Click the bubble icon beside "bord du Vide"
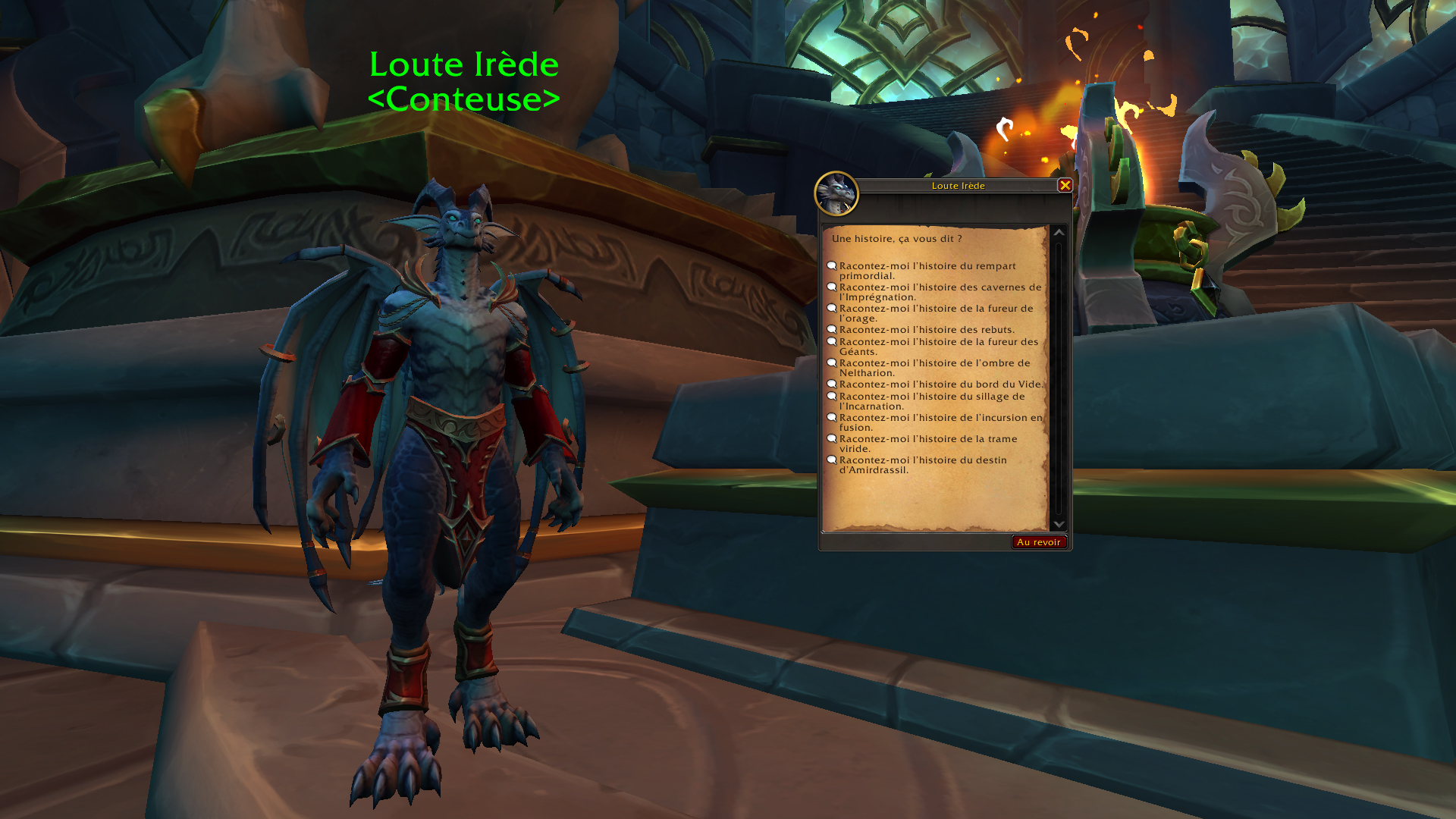The width and height of the screenshot is (1456, 819). click(x=833, y=384)
